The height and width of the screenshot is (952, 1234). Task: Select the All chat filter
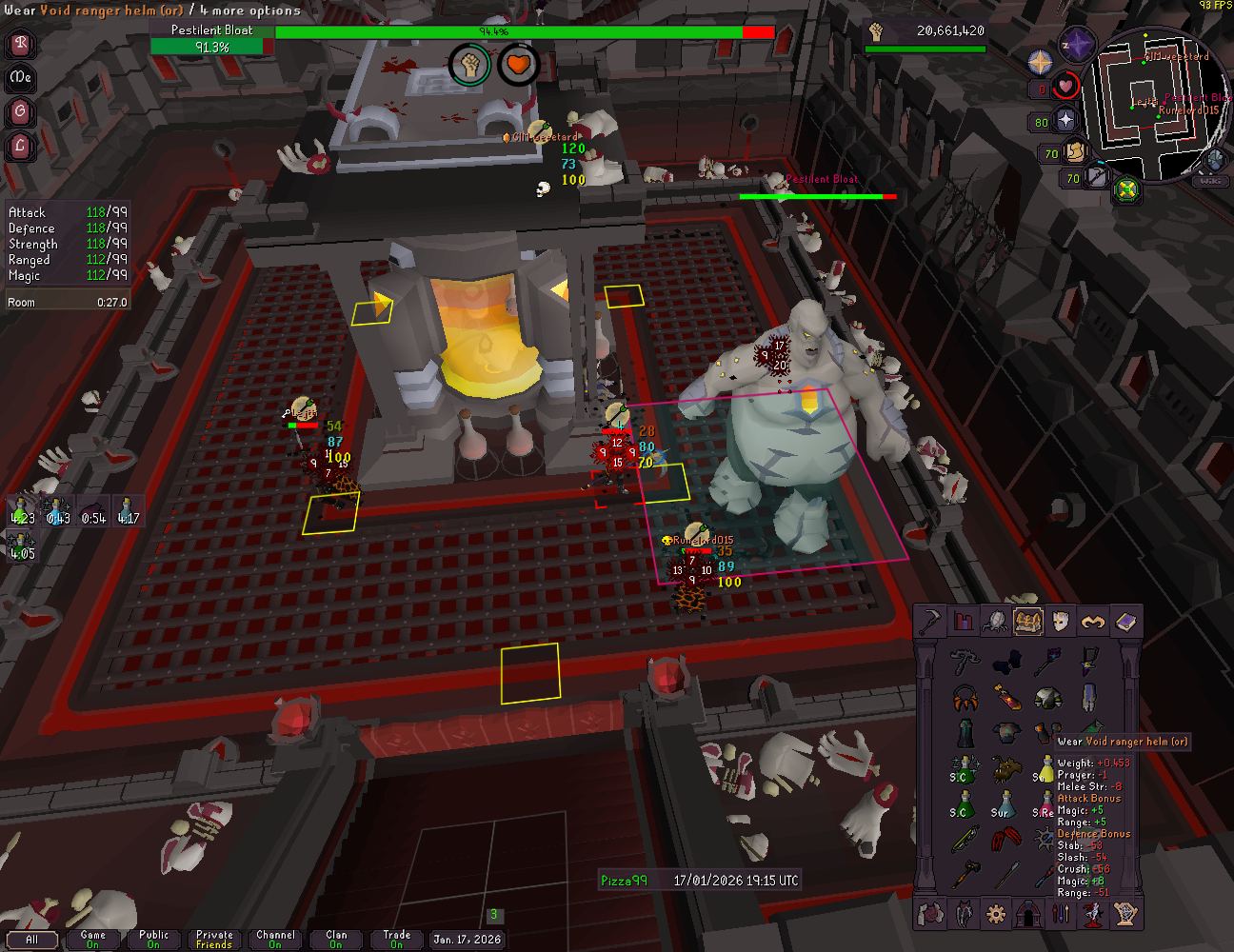pyautogui.click(x=31, y=940)
